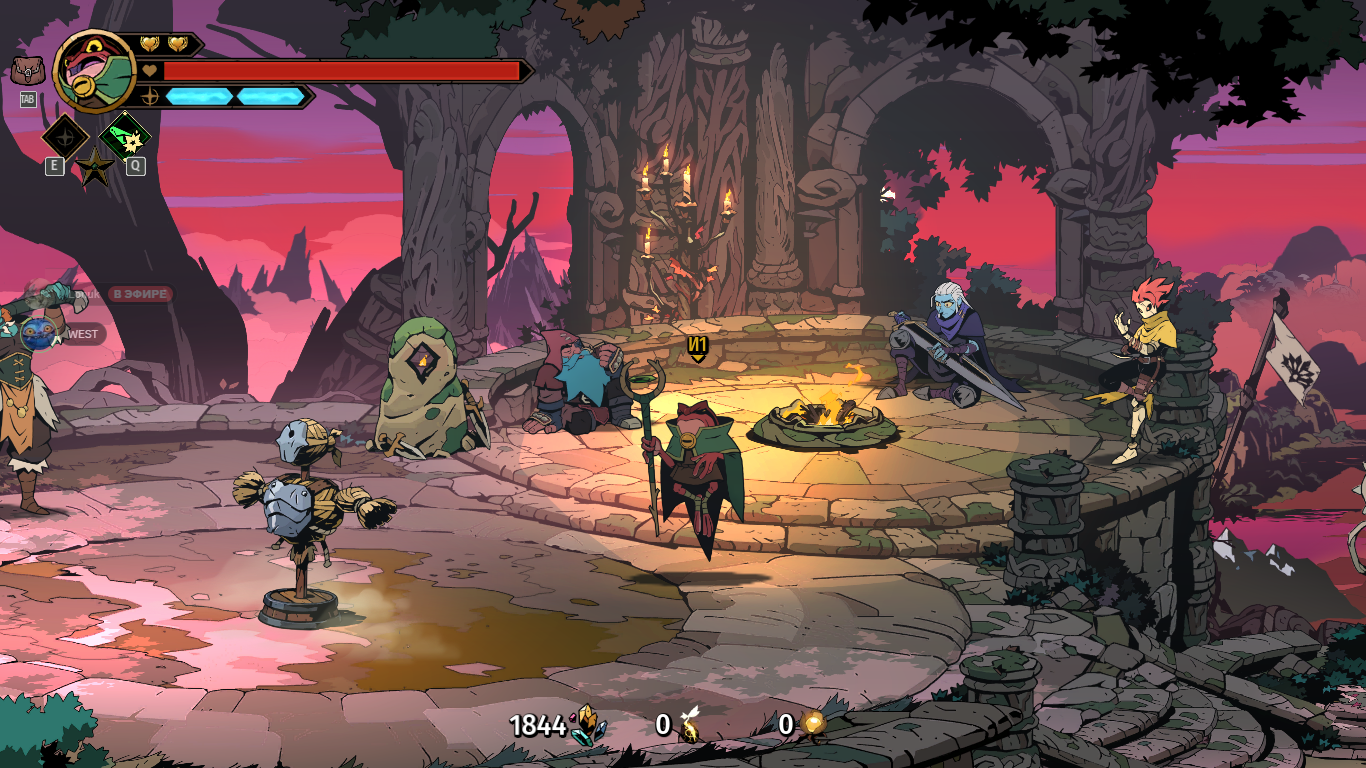Activate the green explosive ability icon
This screenshot has height=768, width=1366.
click(x=126, y=135)
